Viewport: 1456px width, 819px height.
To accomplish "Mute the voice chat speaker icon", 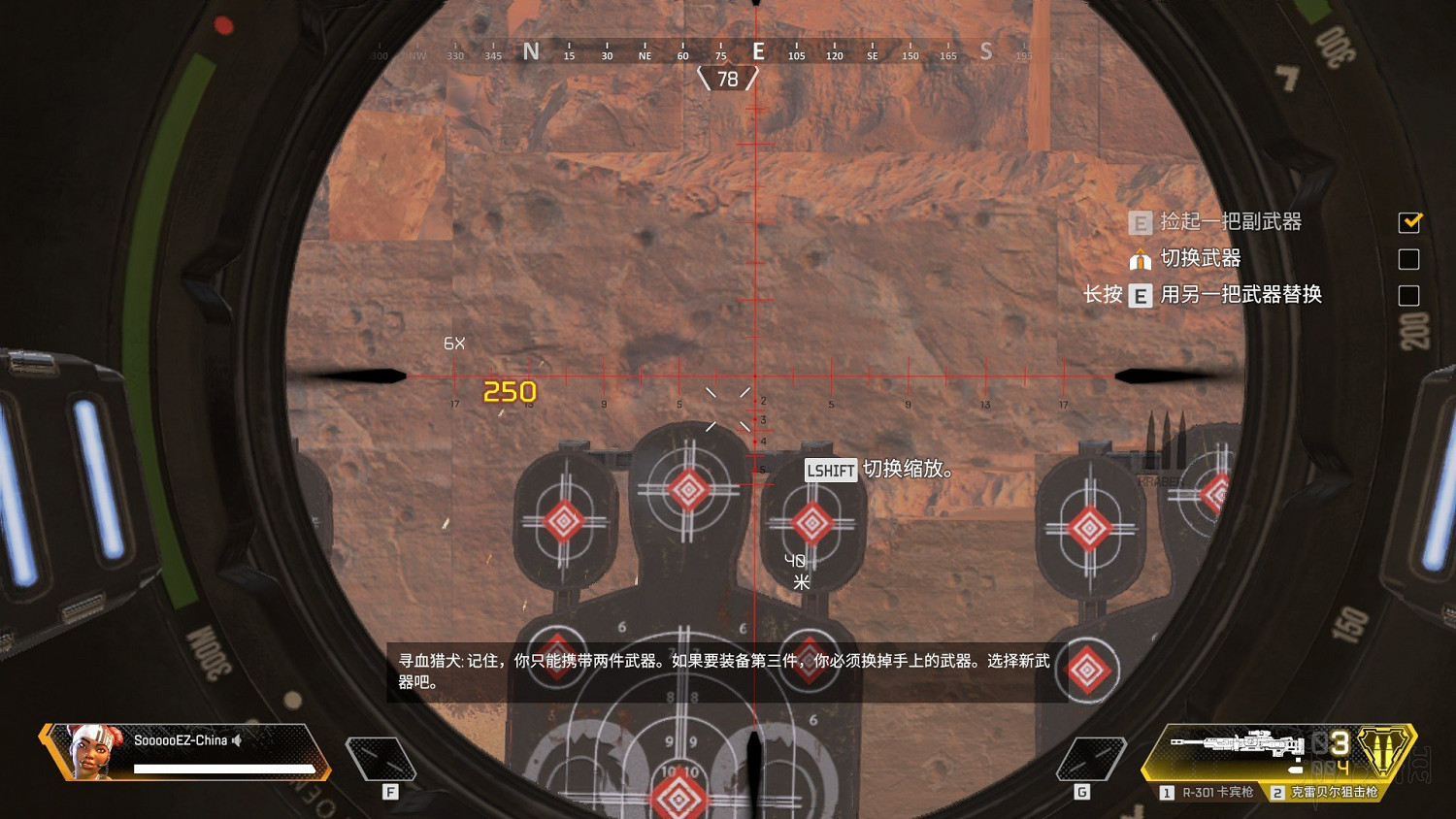I will tap(236, 740).
